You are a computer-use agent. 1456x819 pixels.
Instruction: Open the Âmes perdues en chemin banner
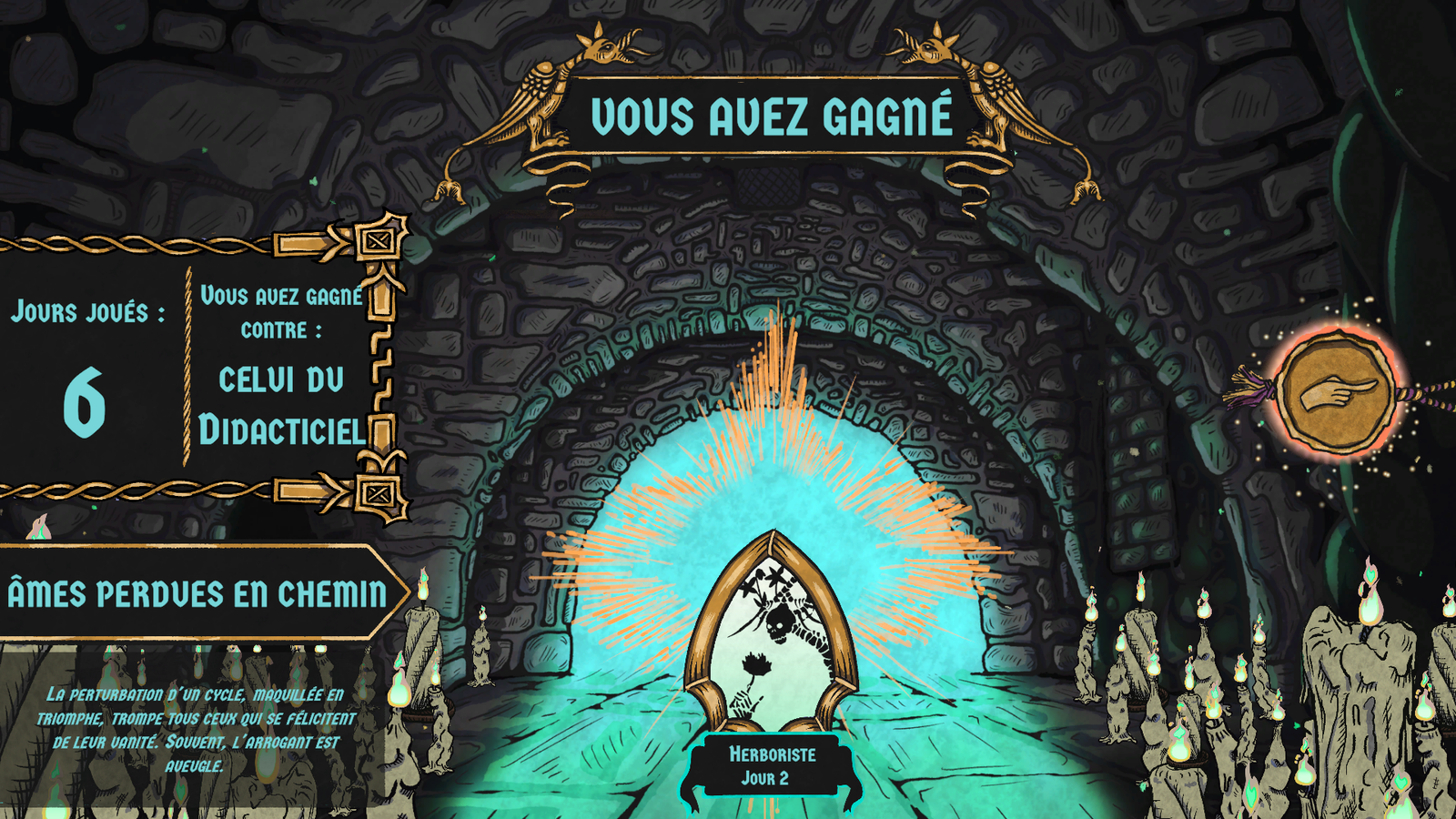coord(196,593)
